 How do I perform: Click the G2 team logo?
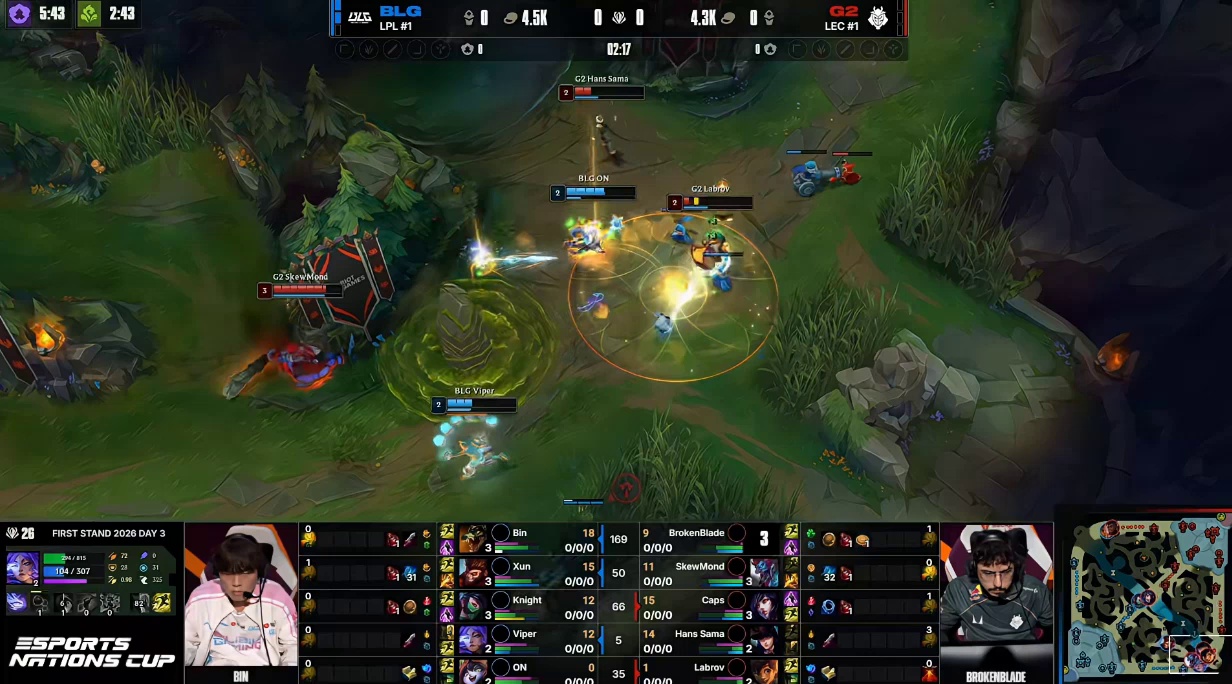pos(878,18)
